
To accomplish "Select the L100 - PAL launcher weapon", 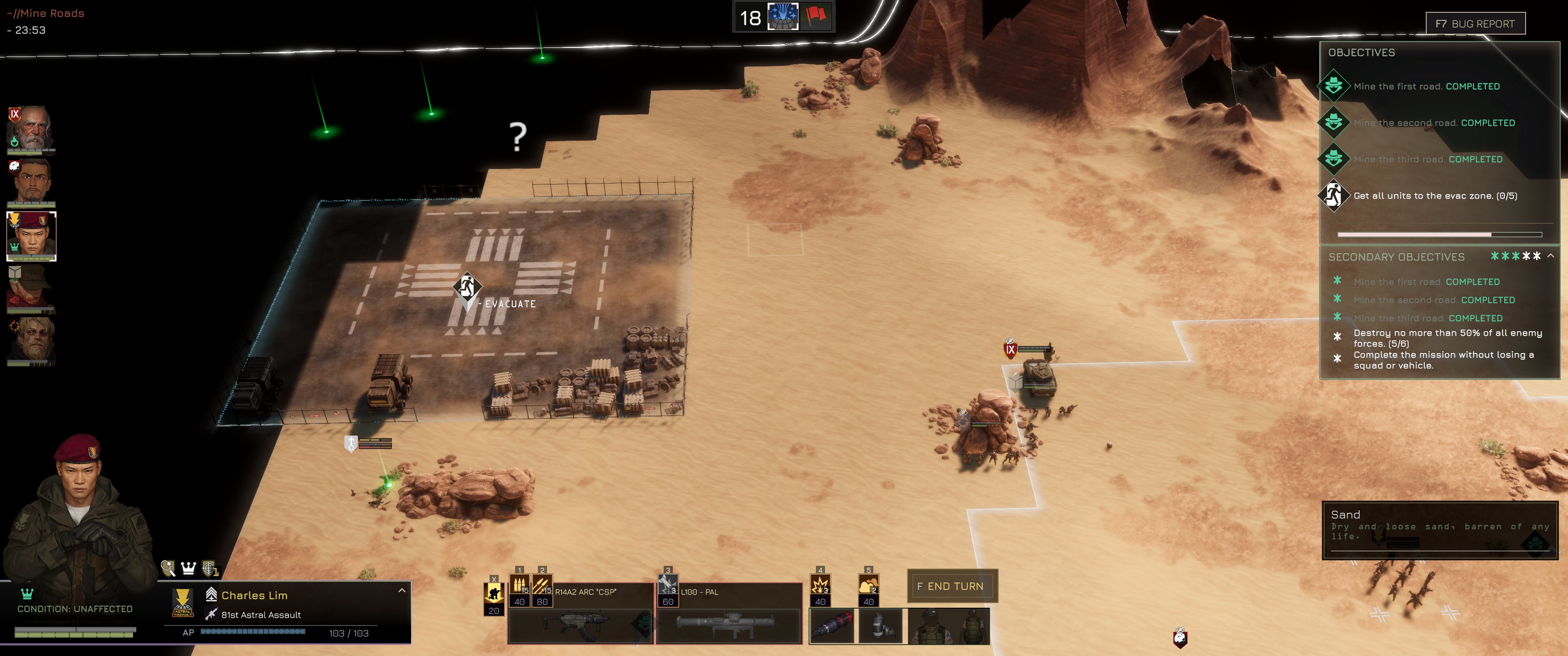I will (728, 625).
